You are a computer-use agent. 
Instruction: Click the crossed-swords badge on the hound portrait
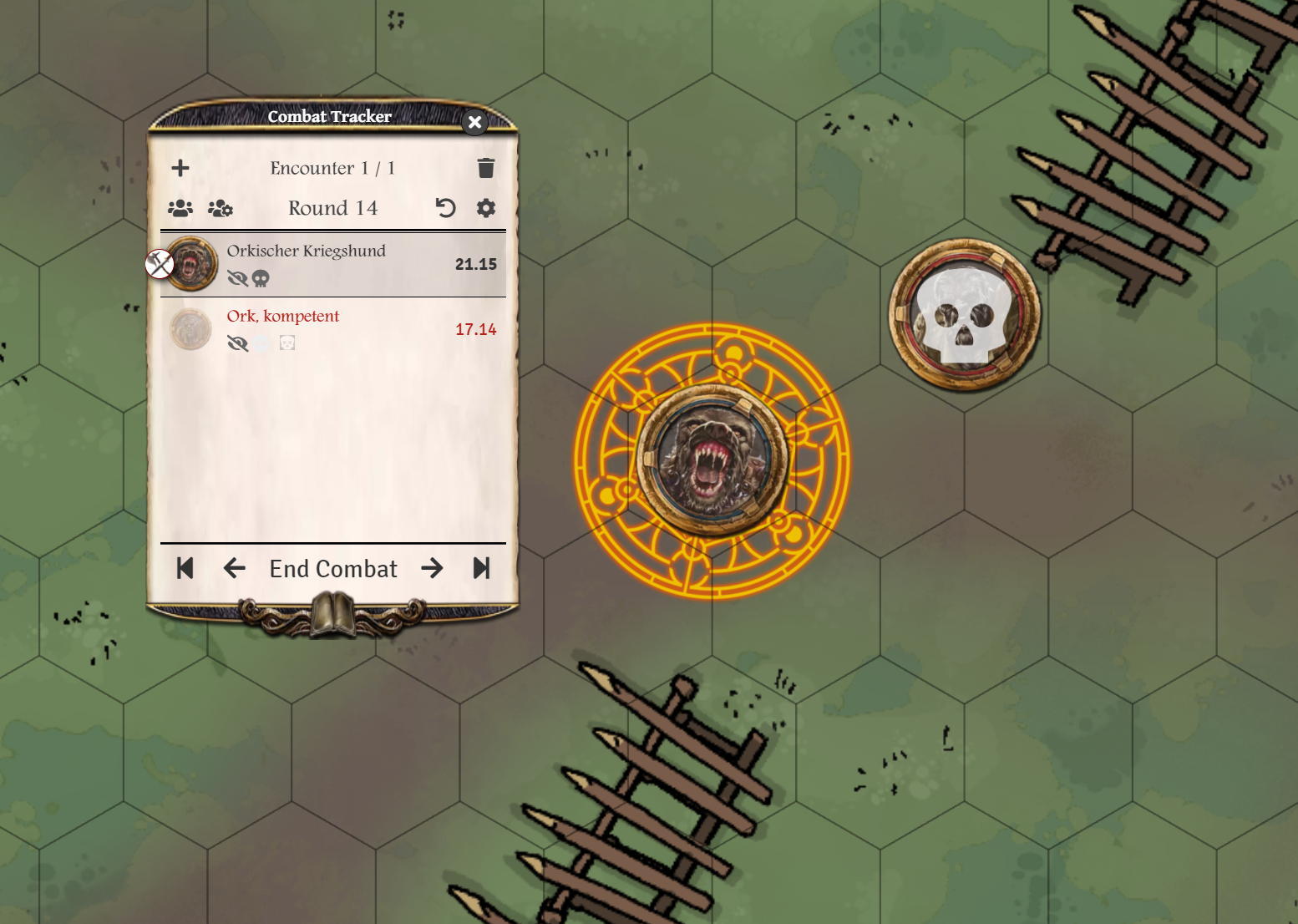pyautogui.click(x=159, y=264)
